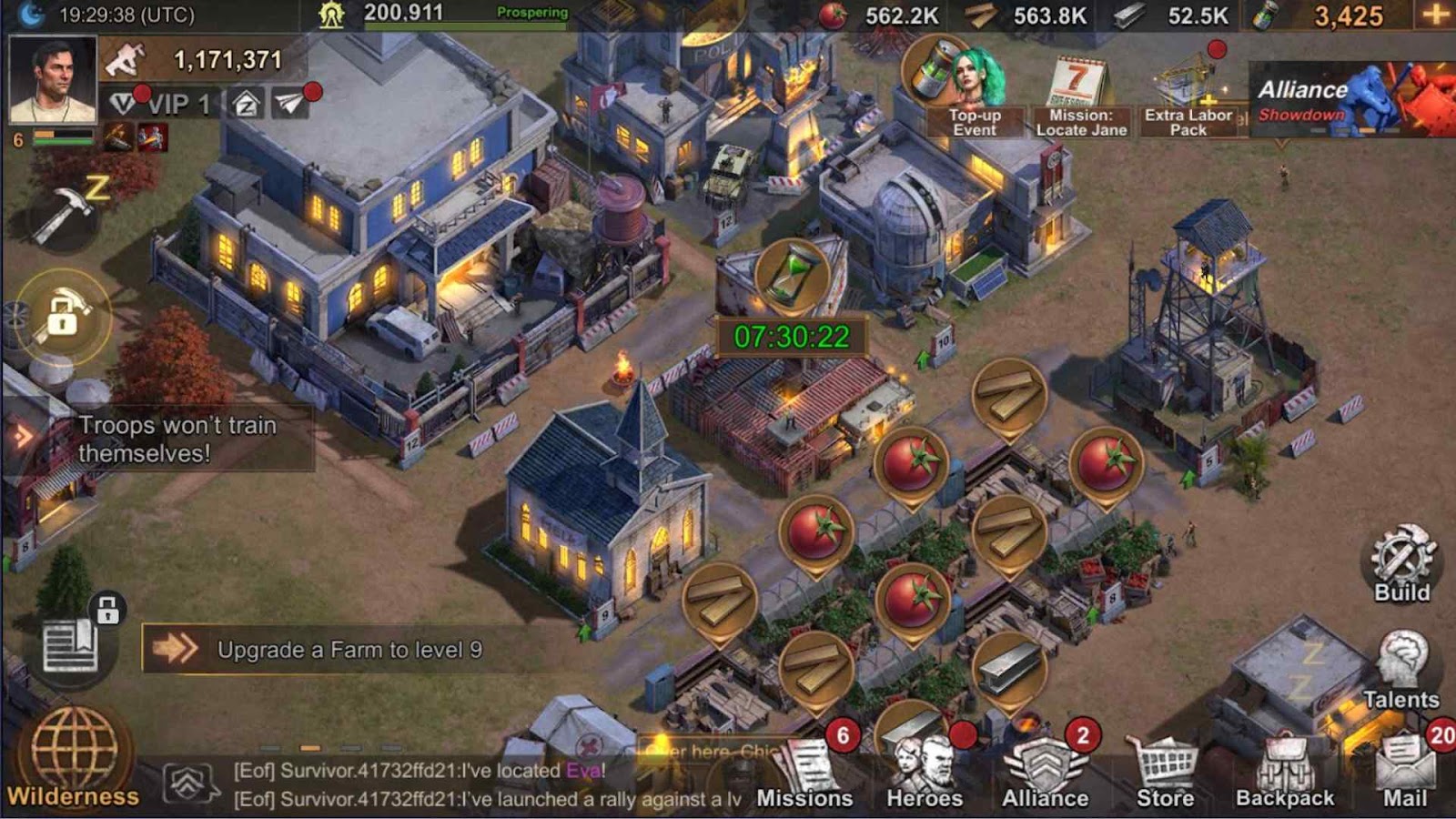Open the Build menu
The height and width of the screenshot is (819, 1456).
coord(1401,562)
